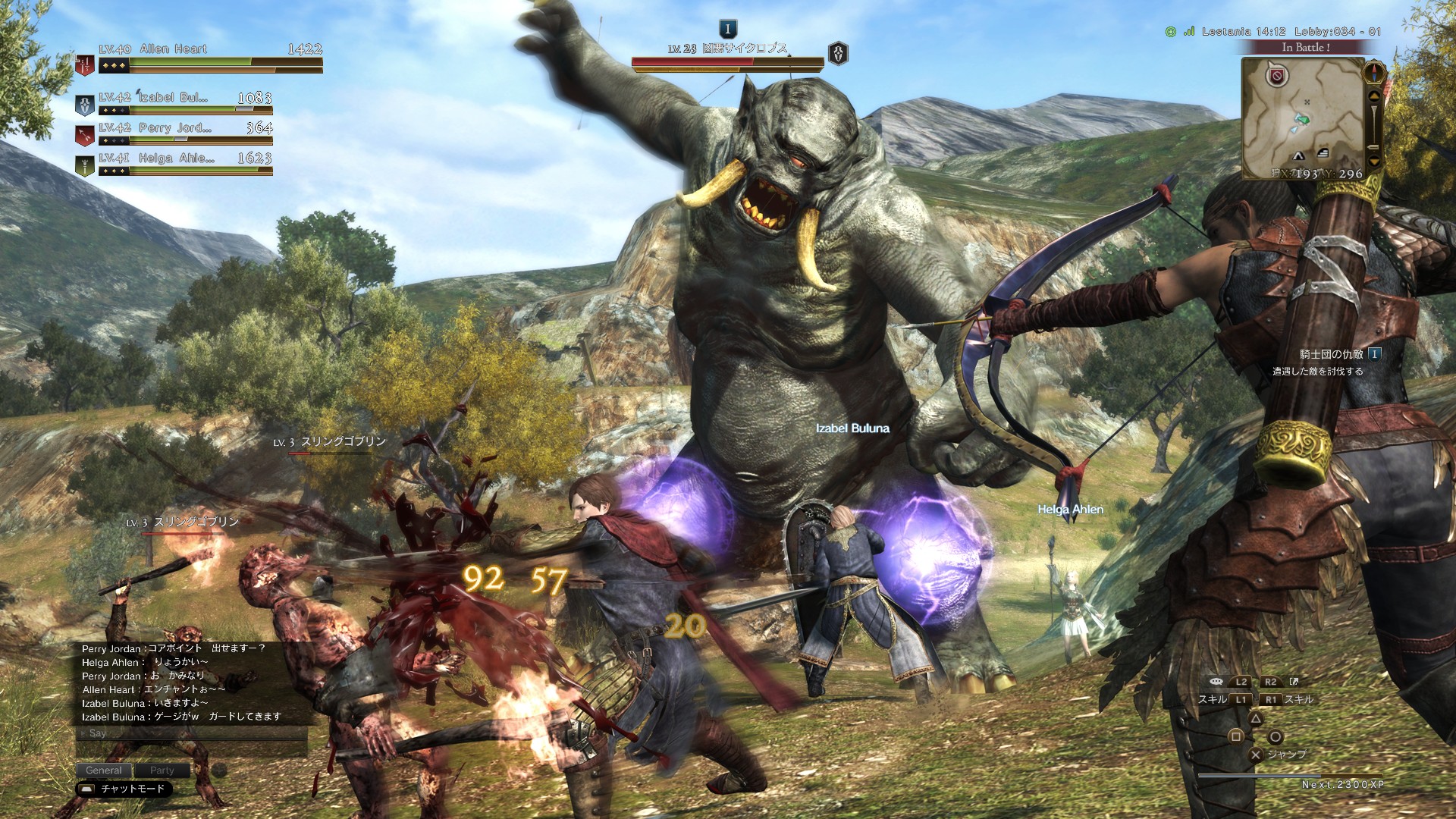Switch to the General chat tab
1456x819 pixels.
(x=104, y=770)
